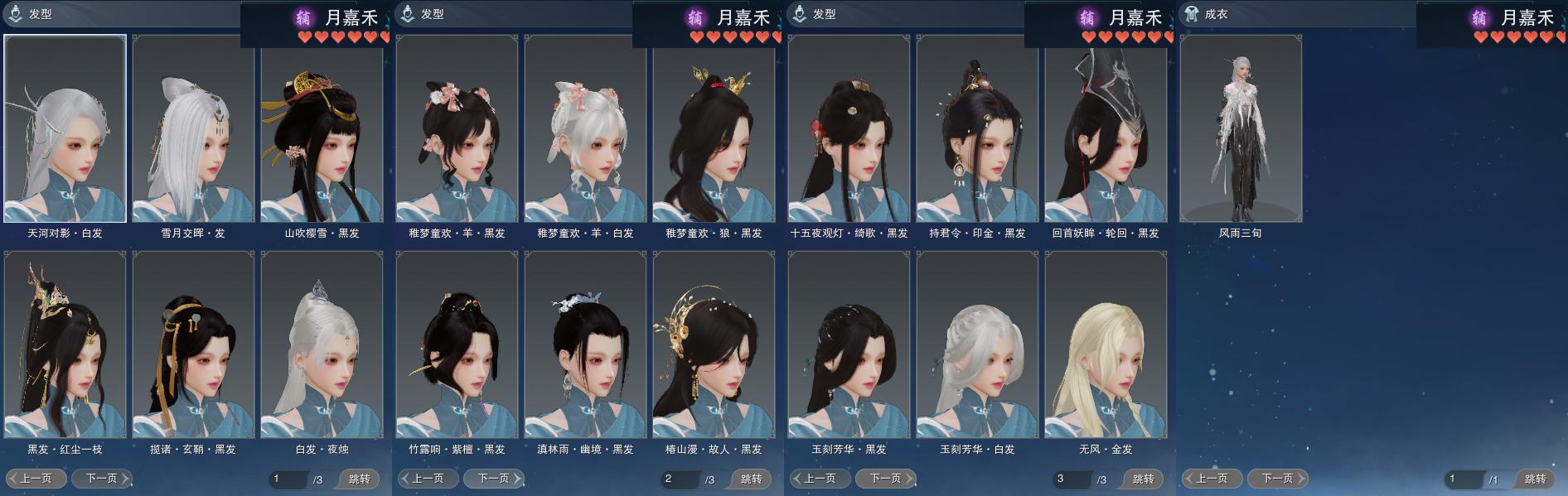
Task: Pick the 山吹樱雪·黑发 hairstyle
Action: click(322, 128)
